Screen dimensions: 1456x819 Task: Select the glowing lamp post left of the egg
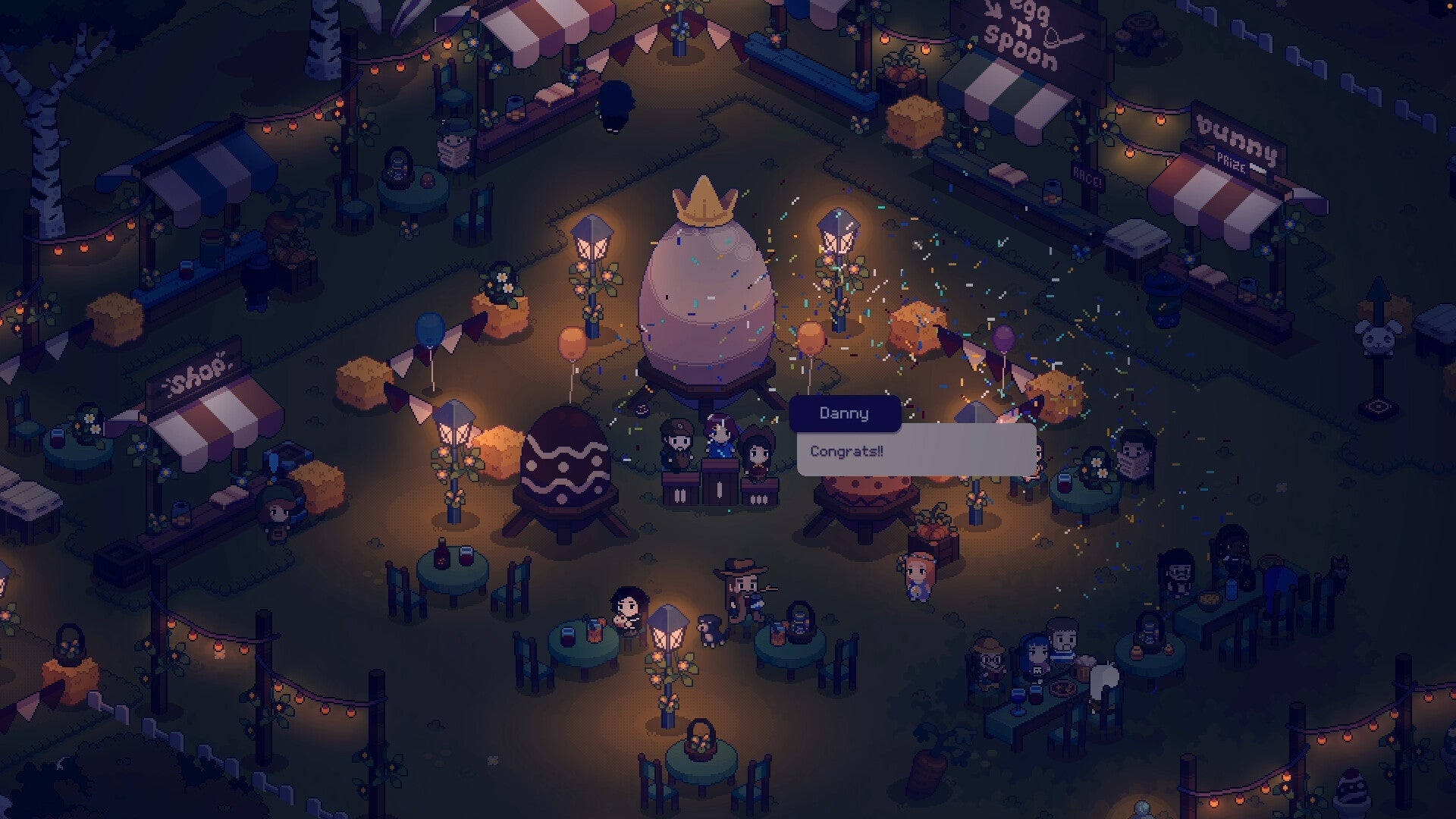pos(594,243)
